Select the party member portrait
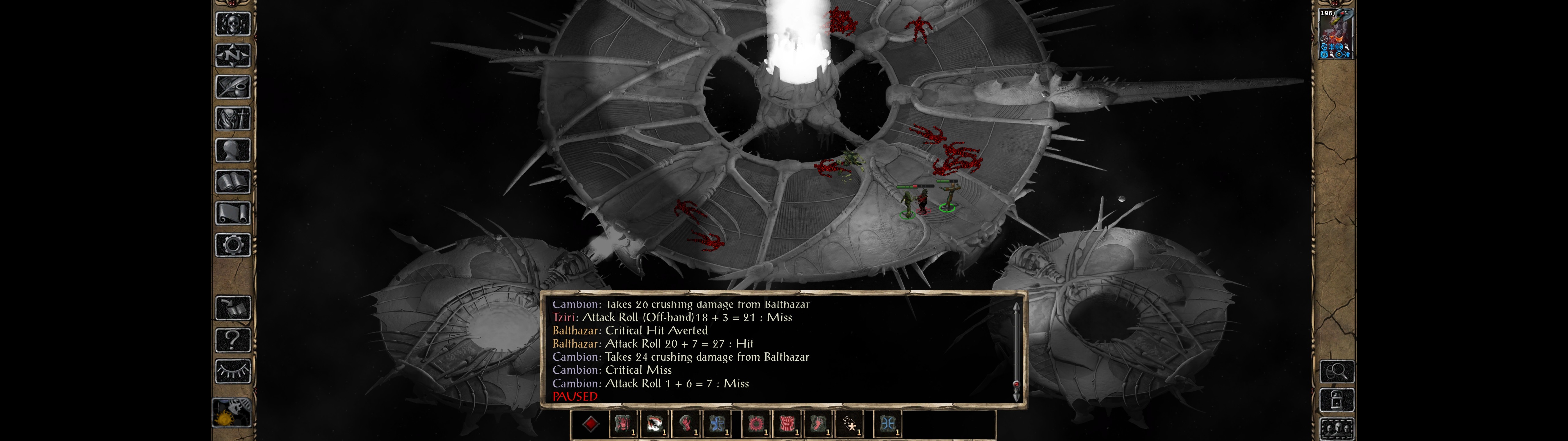Viewport: 1568px width, 441px height. 1336,33
